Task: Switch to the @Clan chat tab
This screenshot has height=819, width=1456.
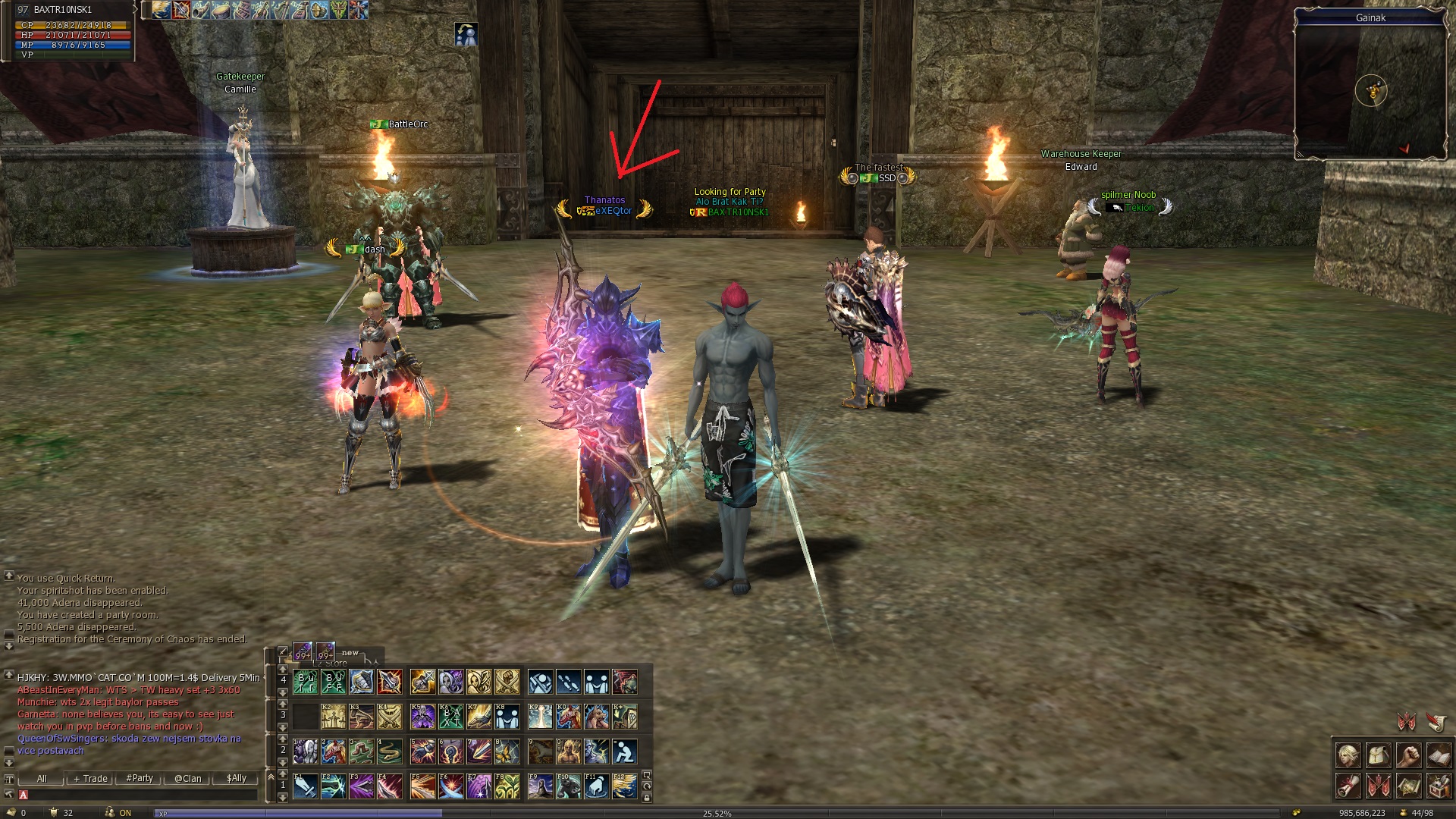Action: pos(188,778)
